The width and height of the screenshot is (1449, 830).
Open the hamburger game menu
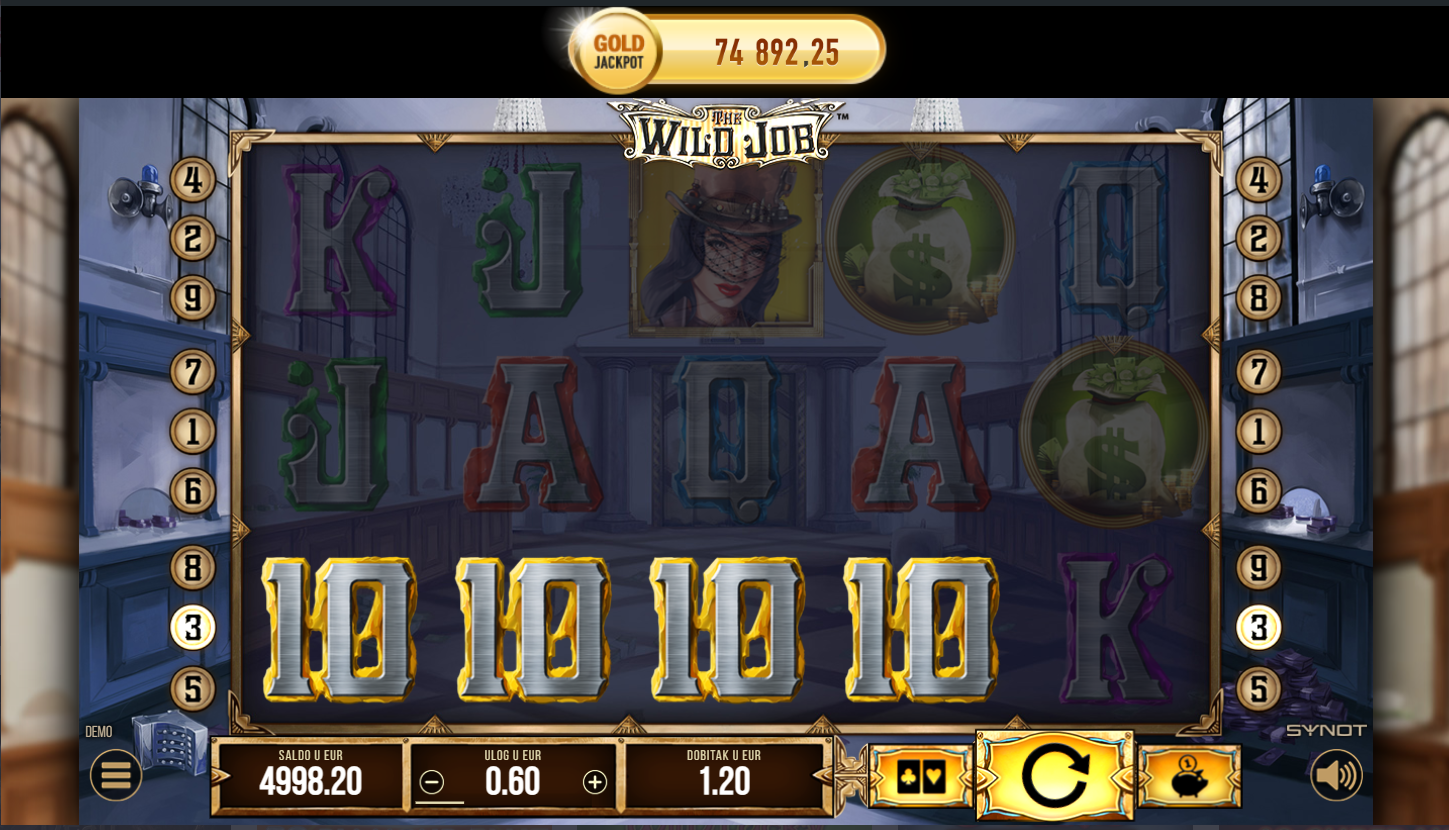click(116, 775)
